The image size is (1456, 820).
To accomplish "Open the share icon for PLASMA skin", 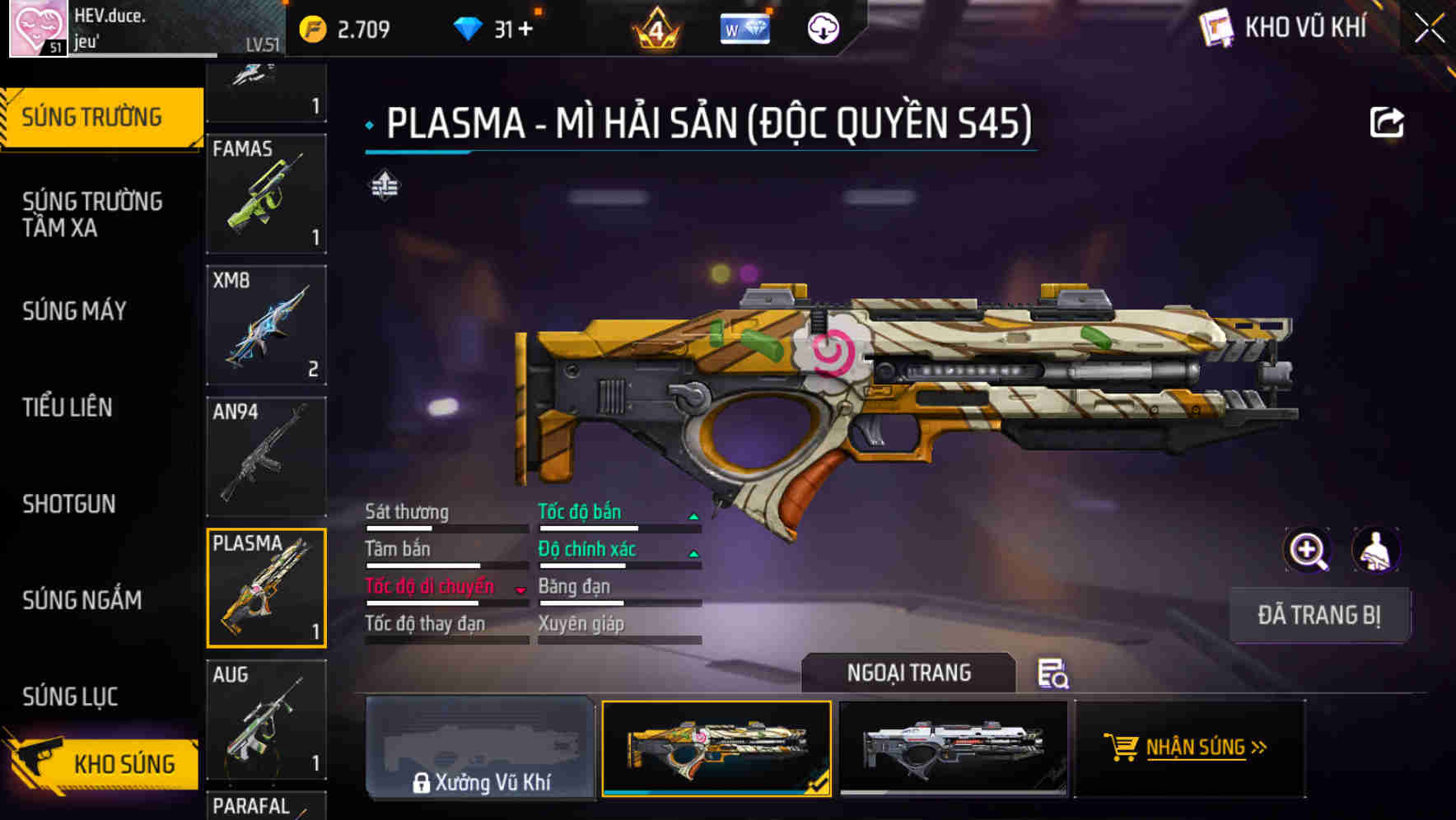I will coord(1388,121).
